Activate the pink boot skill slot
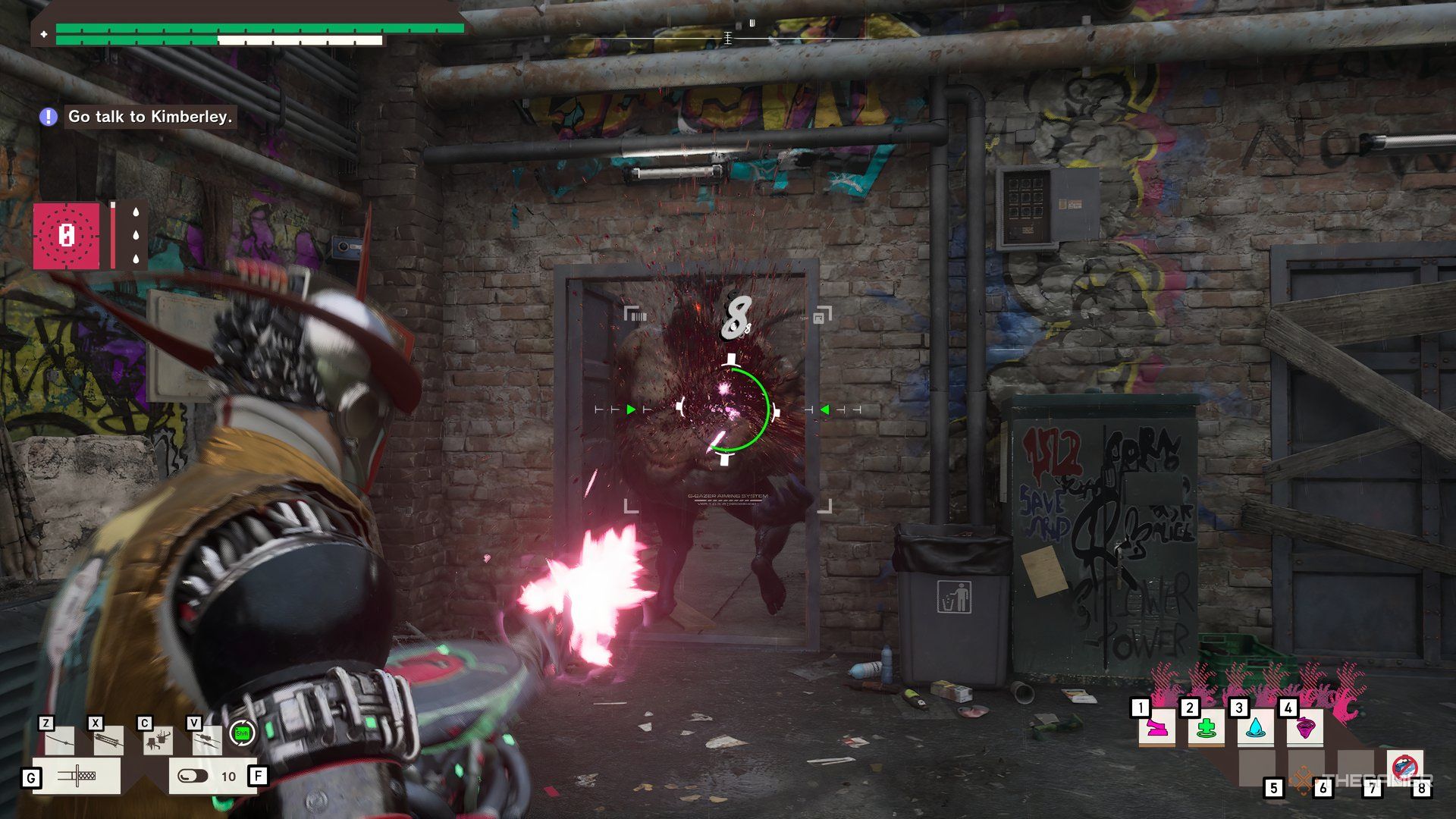This screenshot has width=1456, height=819. pyautogui.click(x=1156, y=729)
